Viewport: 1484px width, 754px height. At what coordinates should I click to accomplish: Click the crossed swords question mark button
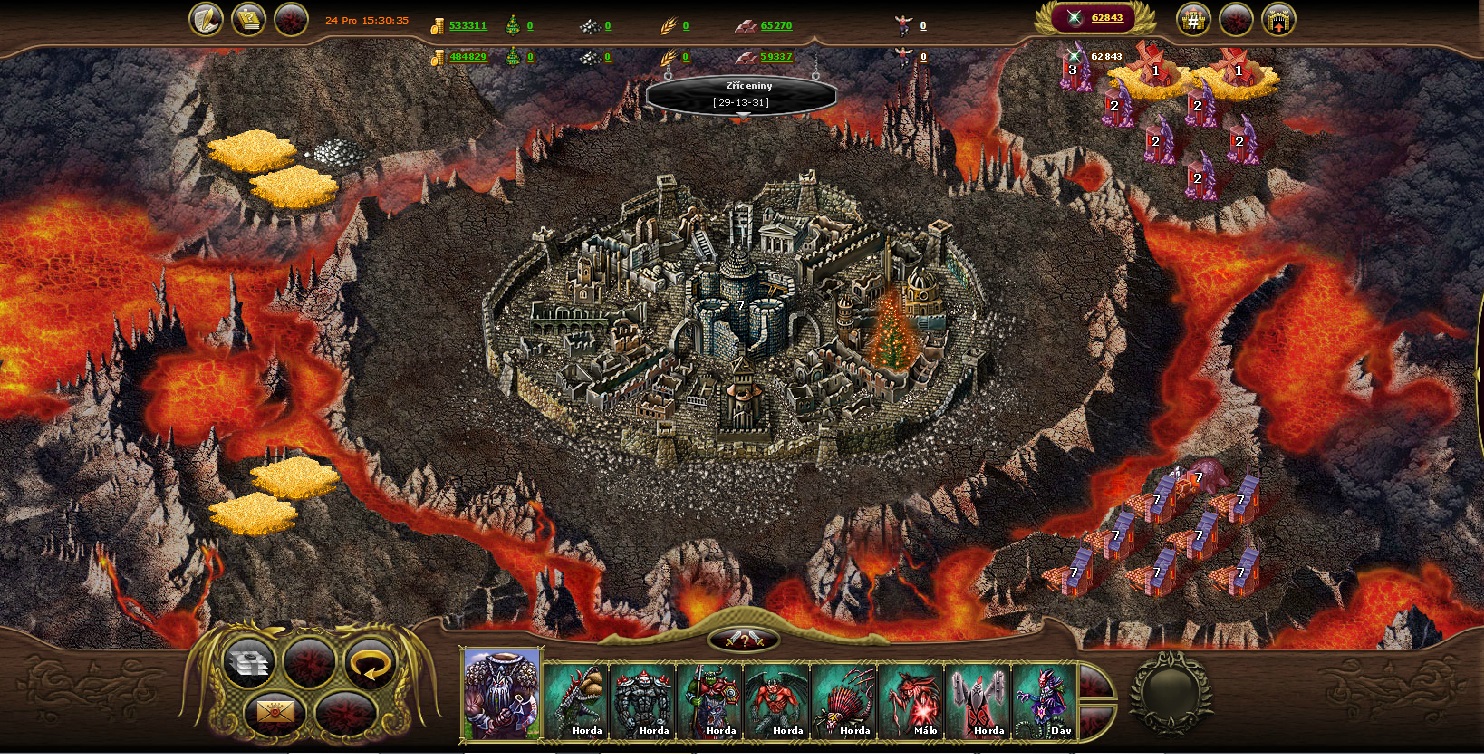[743, 639]
